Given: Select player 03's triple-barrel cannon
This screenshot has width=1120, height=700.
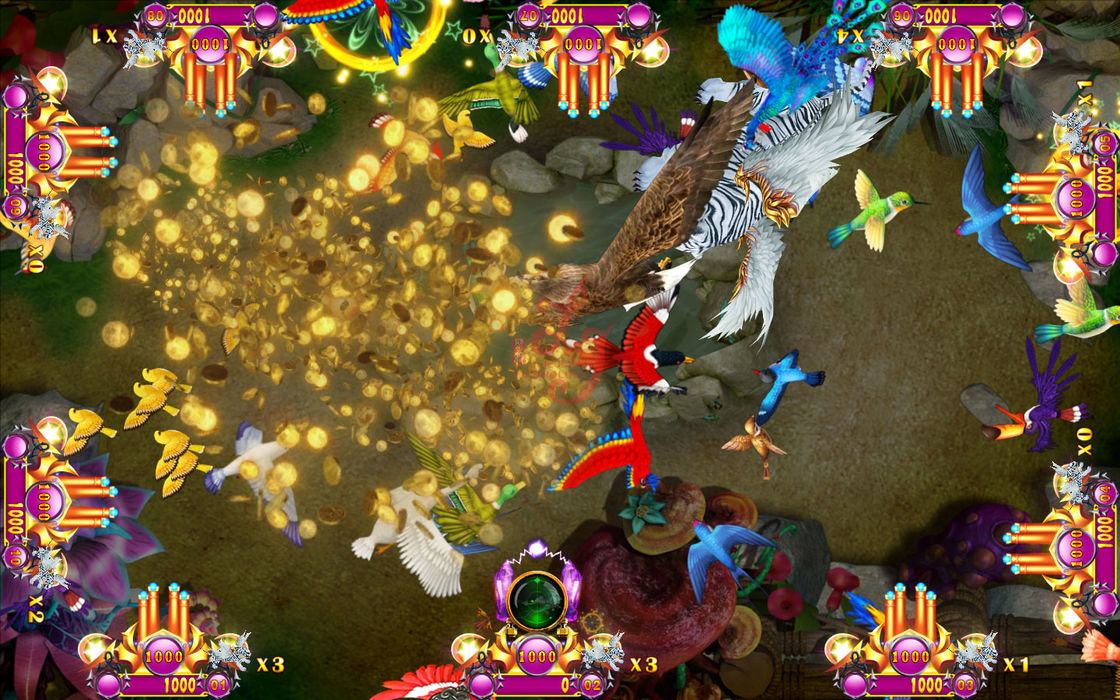Looking at the screenshot, I should 910,613.
